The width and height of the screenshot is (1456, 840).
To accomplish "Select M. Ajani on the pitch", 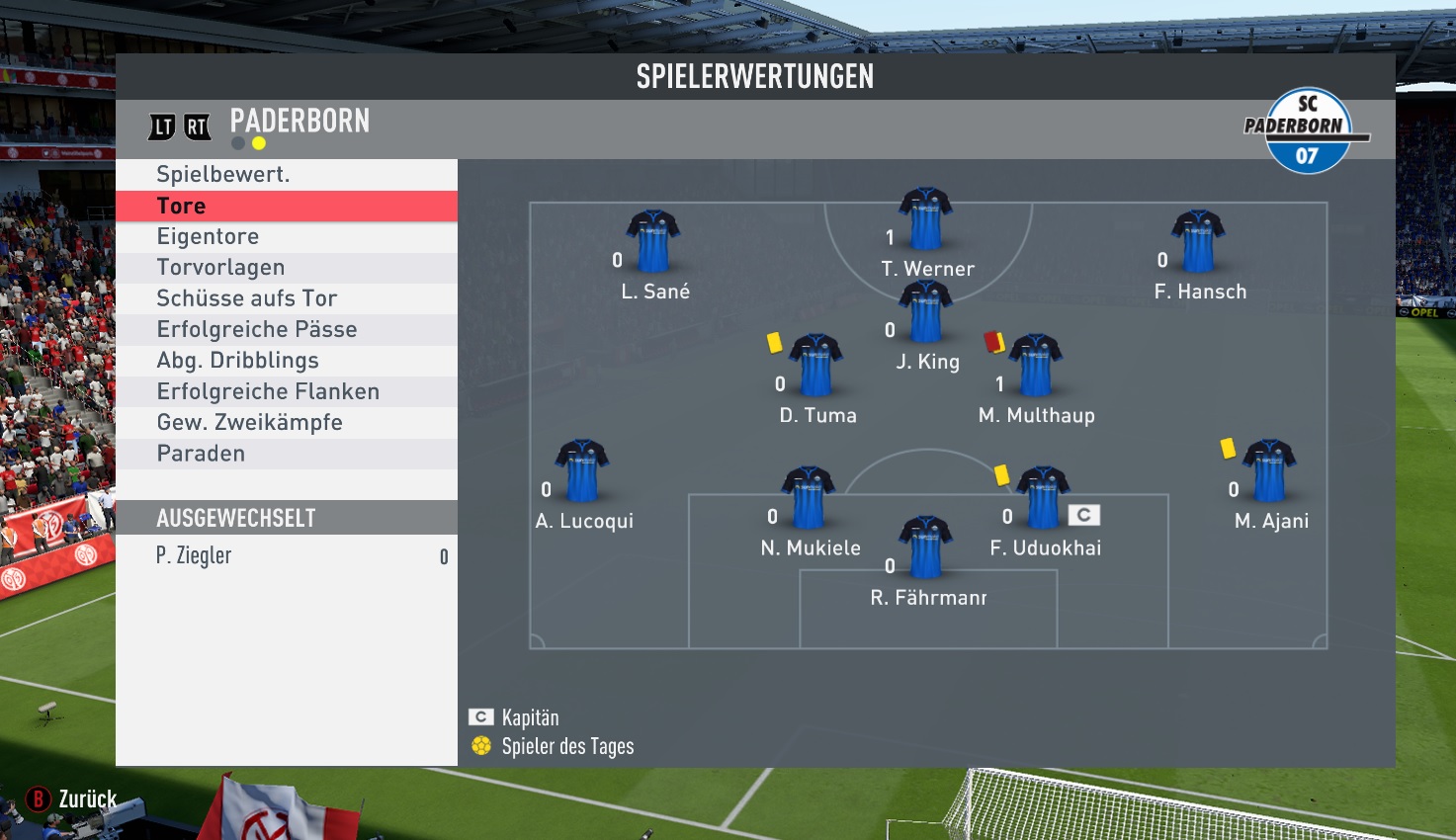I will click(x=1269, y=471).
